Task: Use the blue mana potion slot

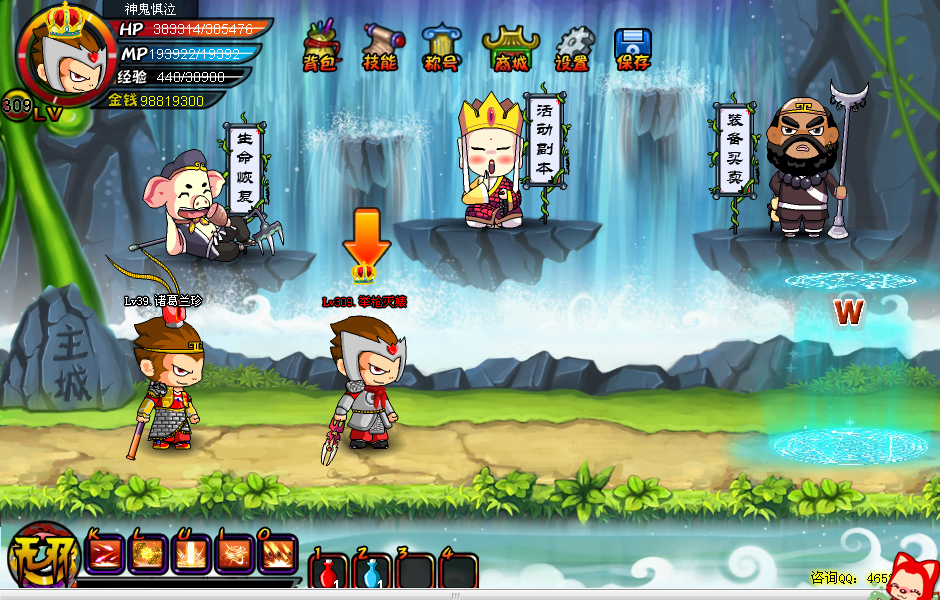Action: [x=372, y=572]
